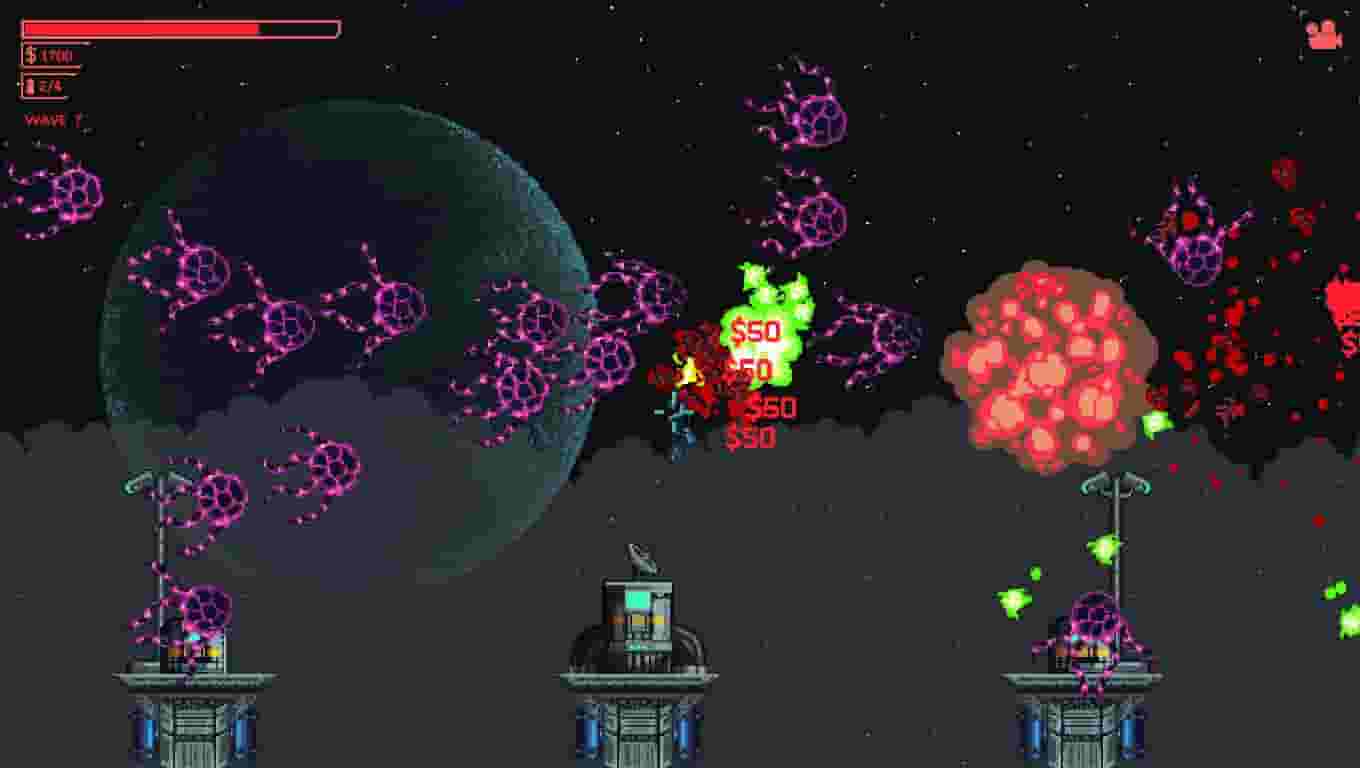Click the green console screen on middle tower
This screenshot has height=768, width=1360.
tap(636, 600)
